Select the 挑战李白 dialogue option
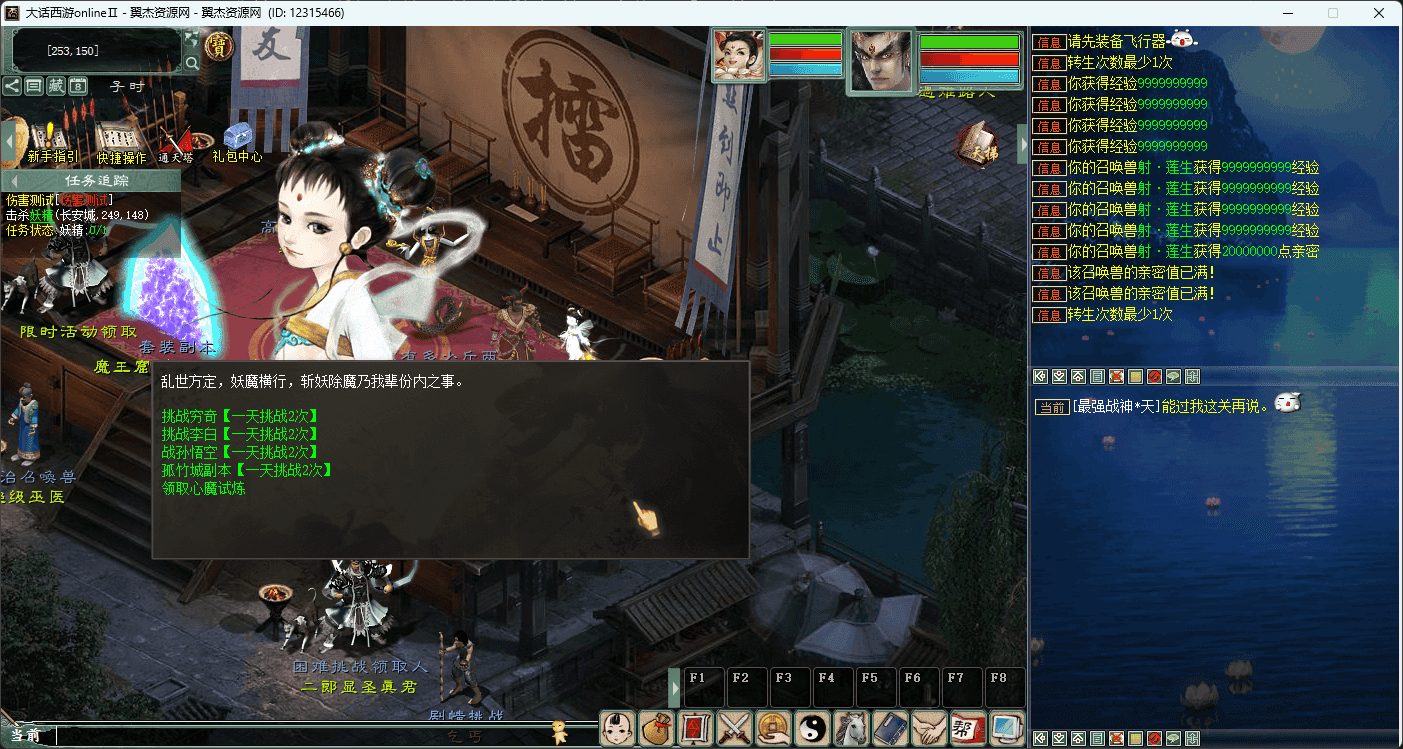Screen dimensions: 1403x749 [x=239, y=434]
